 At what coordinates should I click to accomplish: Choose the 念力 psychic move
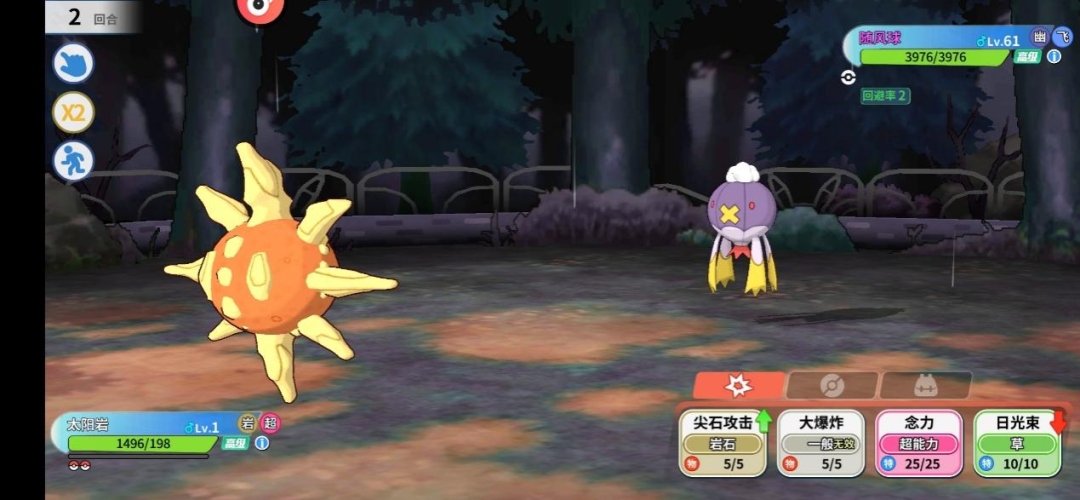click(x=918, y=442)
